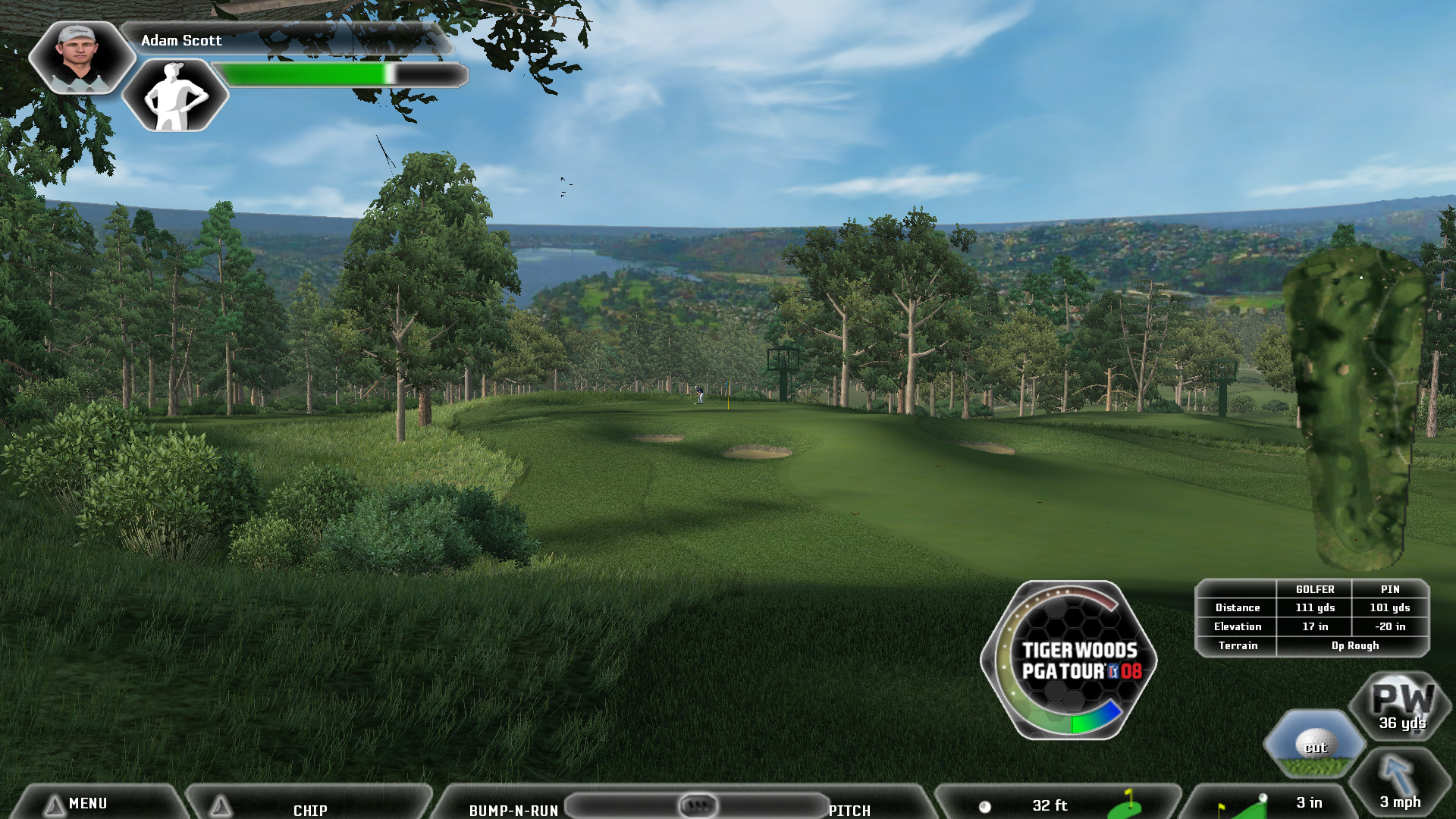
Task: Click the bump-n-run to pitch slider
Action: click(x=697, y=805)
